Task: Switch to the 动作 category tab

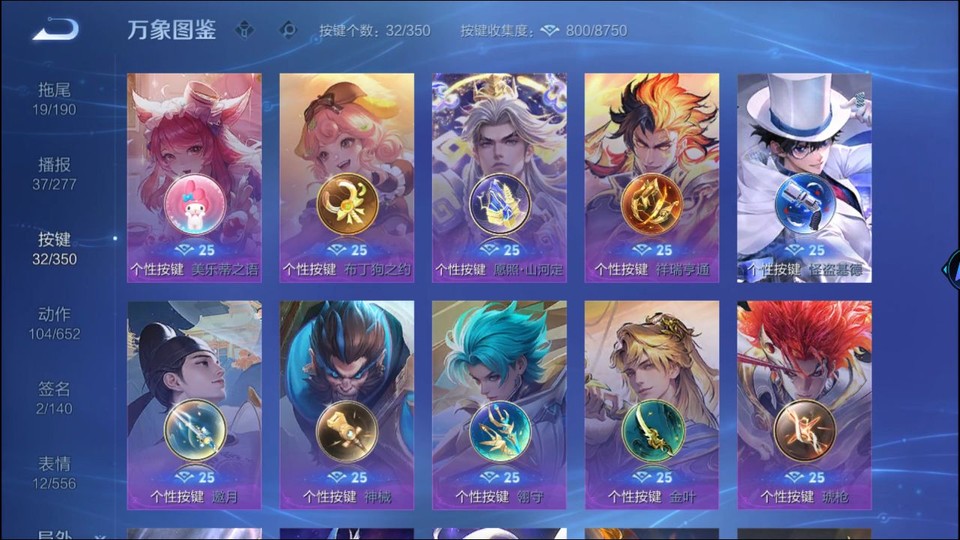Action: pyautogui.click(x=54, y=323)
